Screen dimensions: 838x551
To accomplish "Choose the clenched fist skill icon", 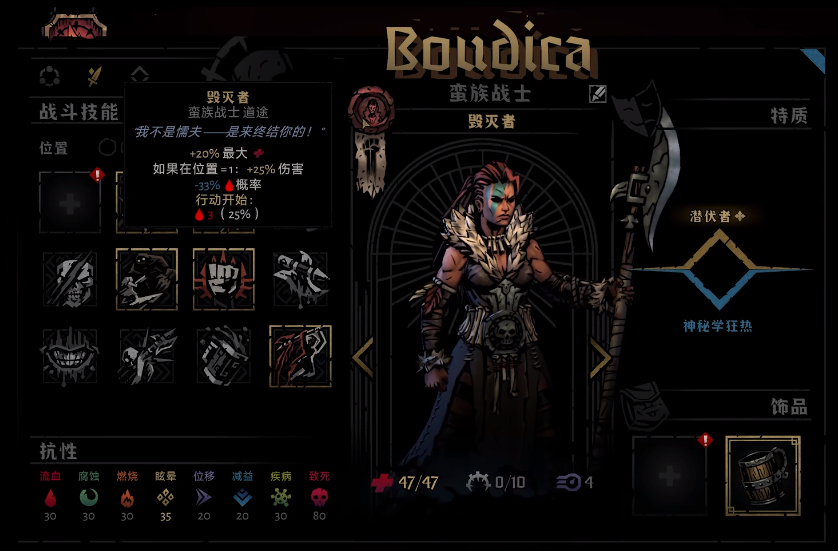I will pos(223,278).
